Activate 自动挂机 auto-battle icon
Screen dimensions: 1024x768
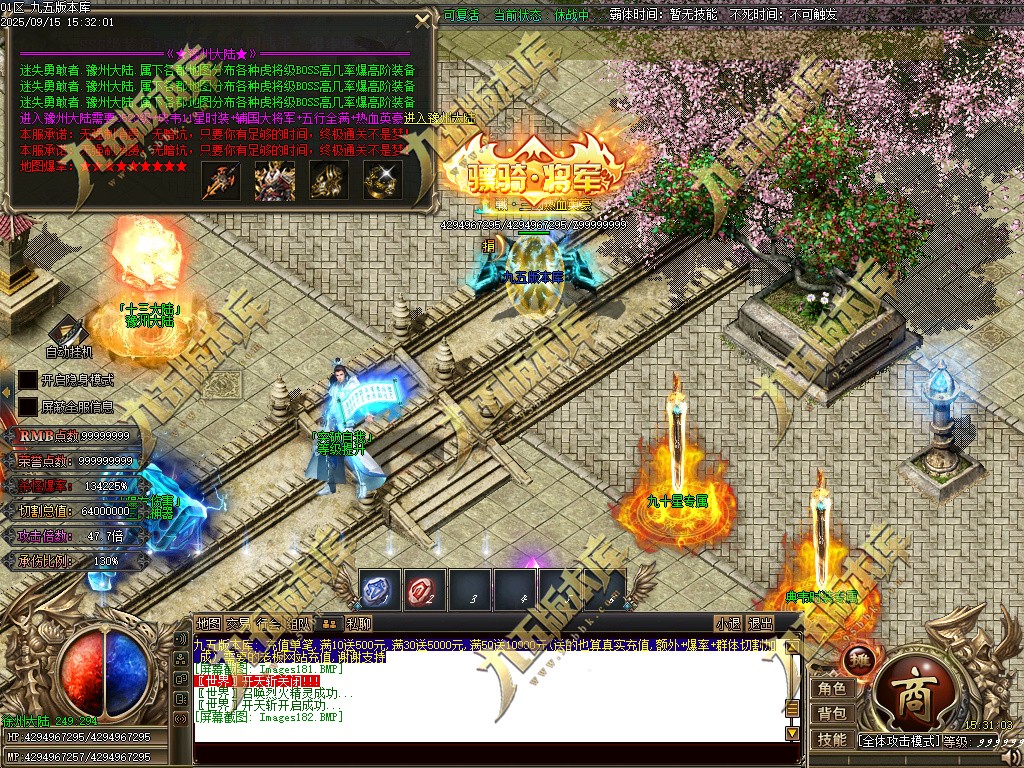[x=68, y=333]
